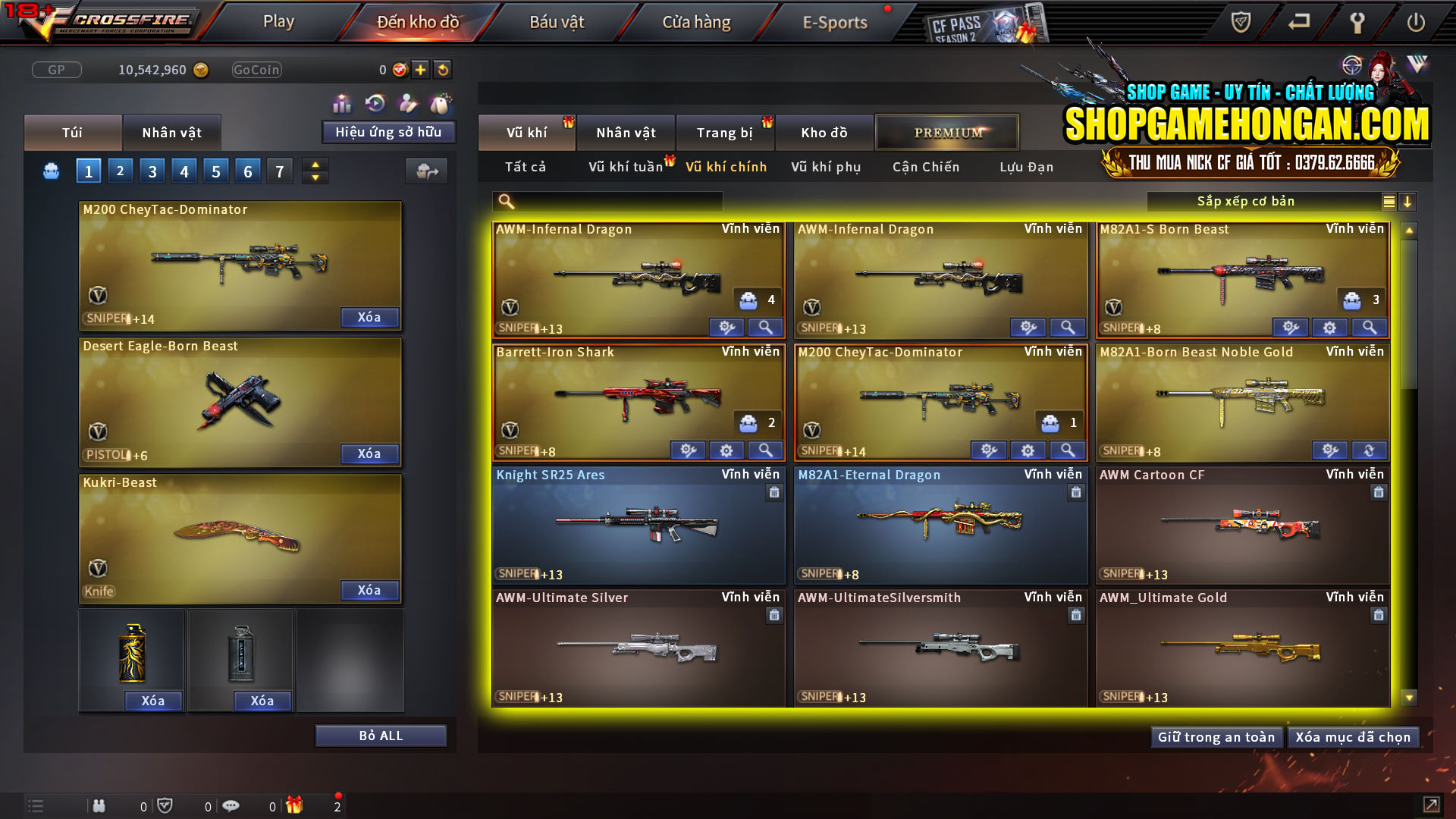Switch to the Trang bị tab
Viewport: 1456px width, 819px height.
pos(725,132)
